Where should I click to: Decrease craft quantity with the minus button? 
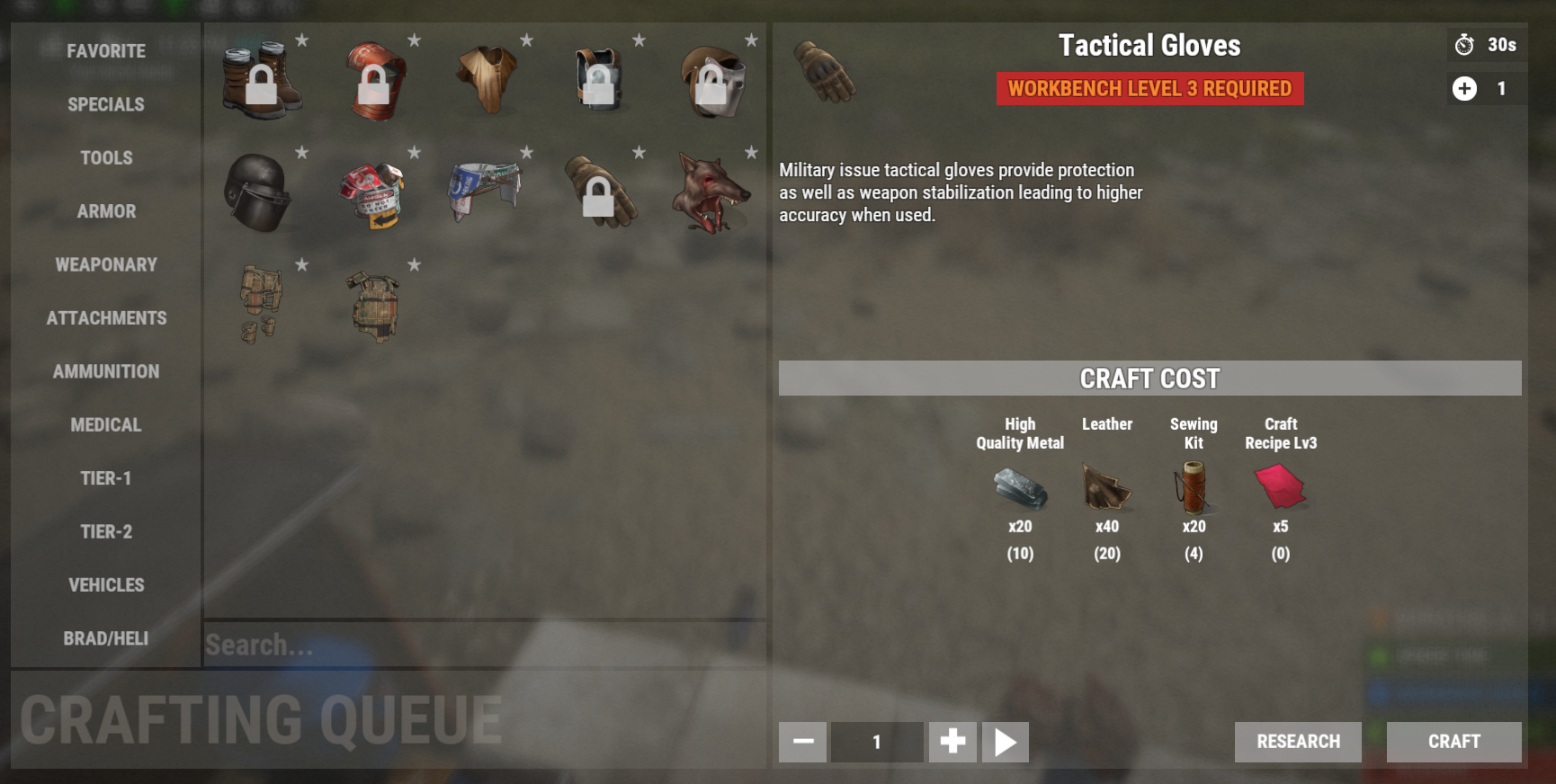click(x=802, y=742)
